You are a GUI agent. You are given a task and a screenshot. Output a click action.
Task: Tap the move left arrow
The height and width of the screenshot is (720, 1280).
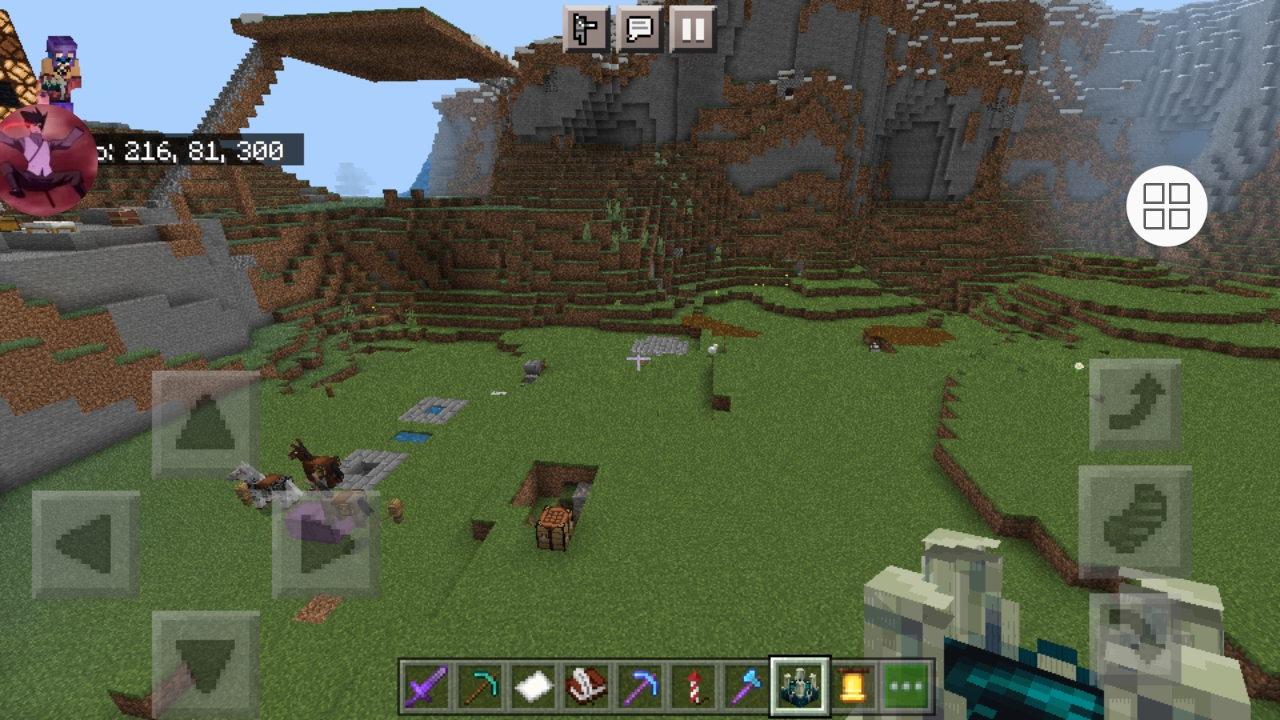point(86,544)
